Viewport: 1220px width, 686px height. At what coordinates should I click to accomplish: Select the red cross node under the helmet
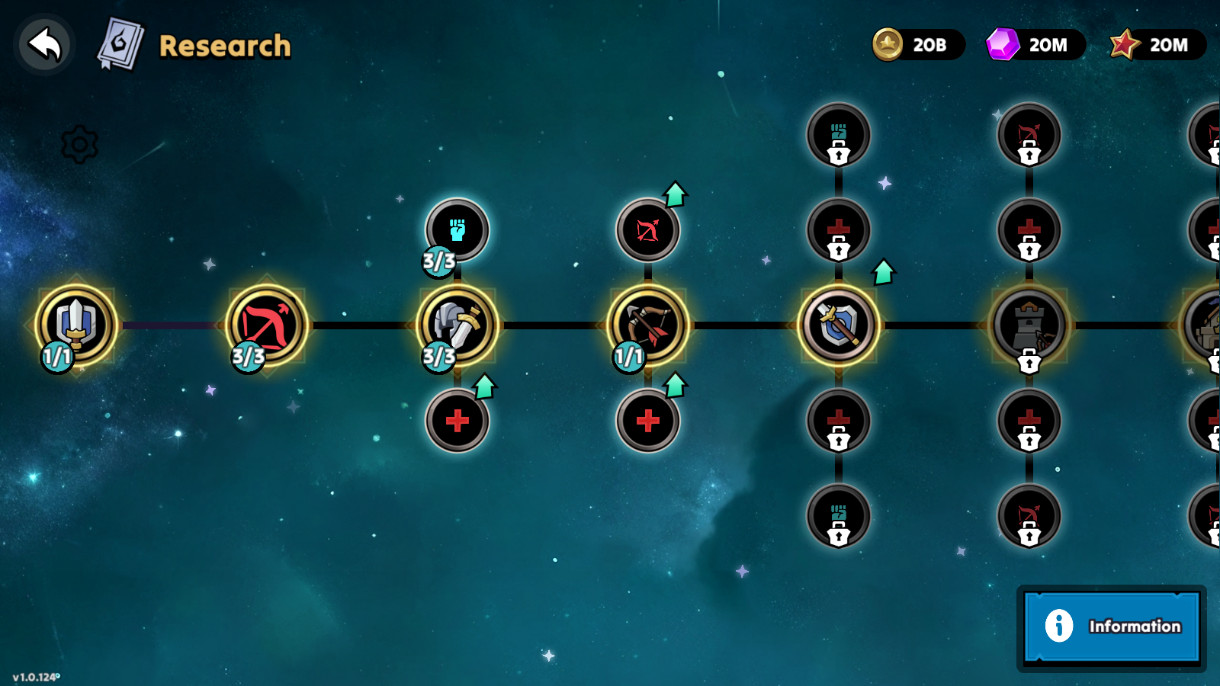[x=457, y=421]
